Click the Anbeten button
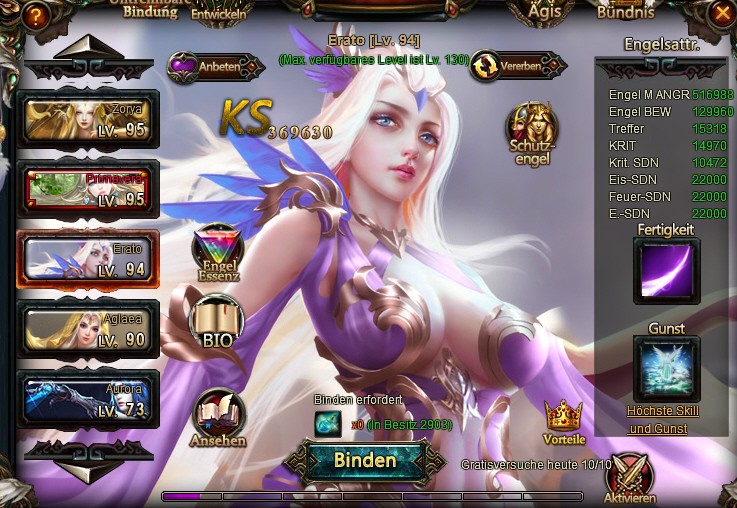The width and height of the screenshot is (737, 508). tap(204, 67)
